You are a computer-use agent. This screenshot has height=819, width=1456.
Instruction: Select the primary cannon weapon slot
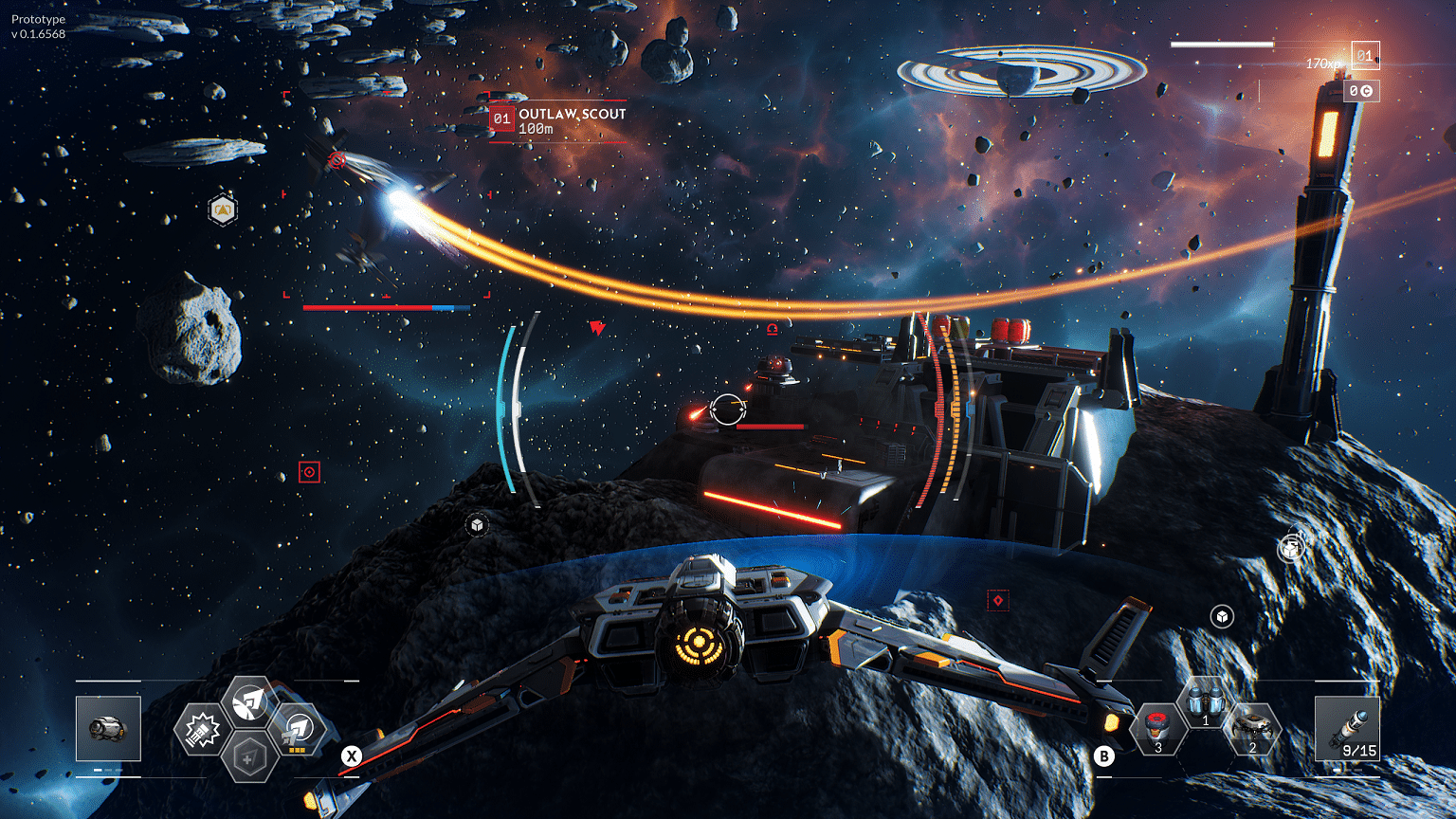click(108, 728)
